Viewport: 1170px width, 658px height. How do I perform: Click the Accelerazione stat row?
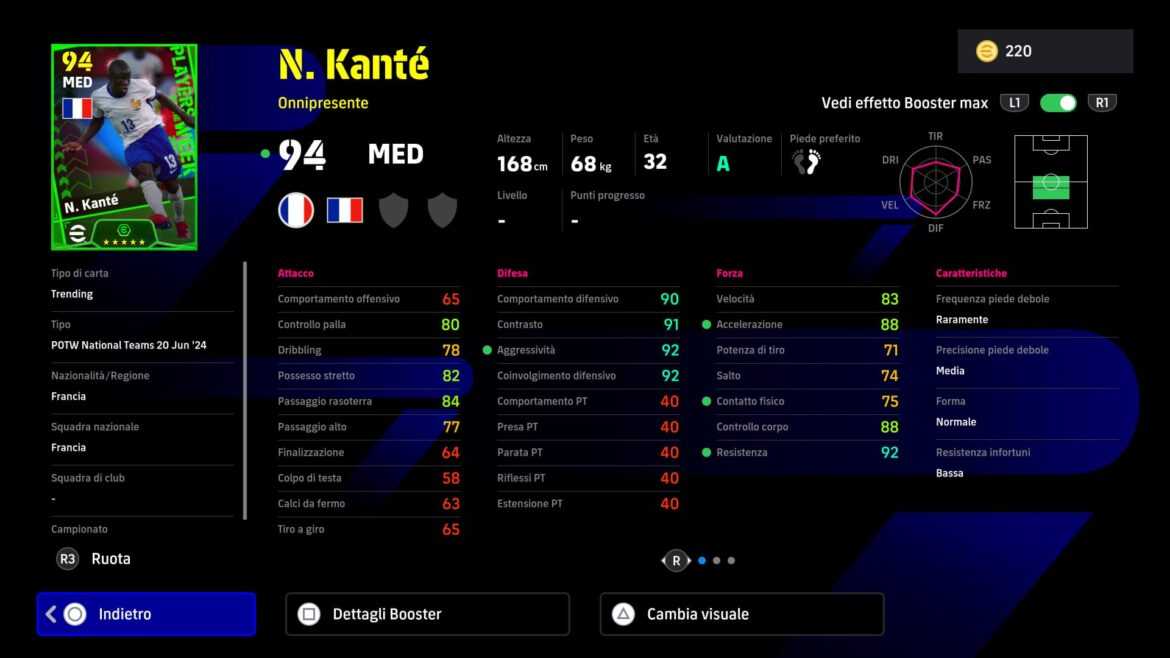806,325
